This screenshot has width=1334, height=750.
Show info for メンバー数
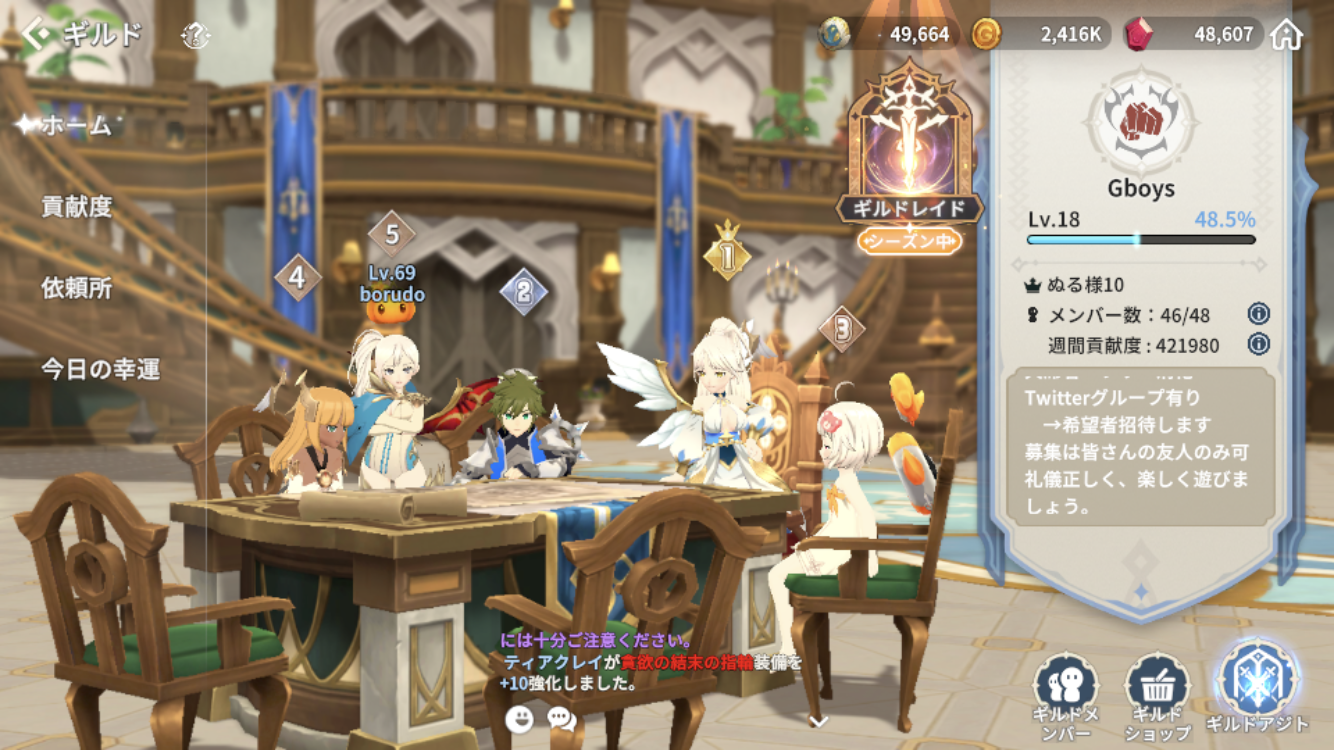point(1259,314)
